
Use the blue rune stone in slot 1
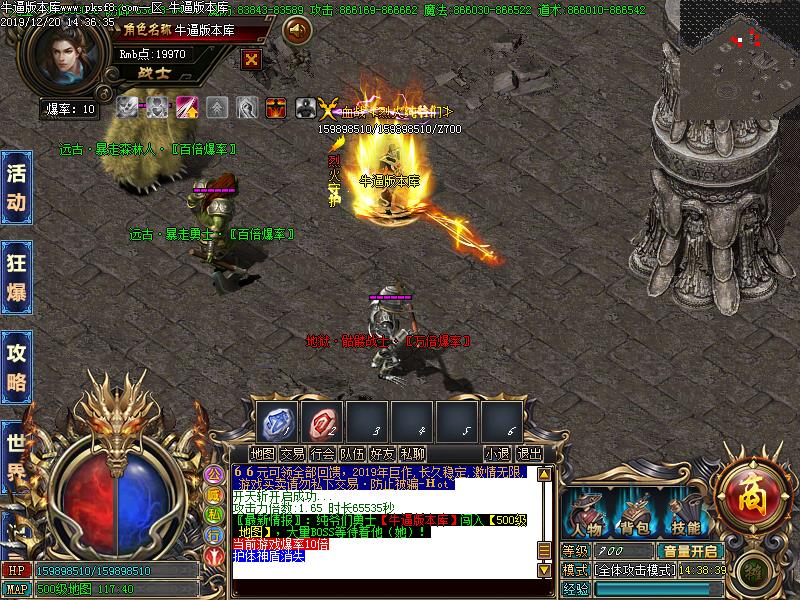[277, 420]
